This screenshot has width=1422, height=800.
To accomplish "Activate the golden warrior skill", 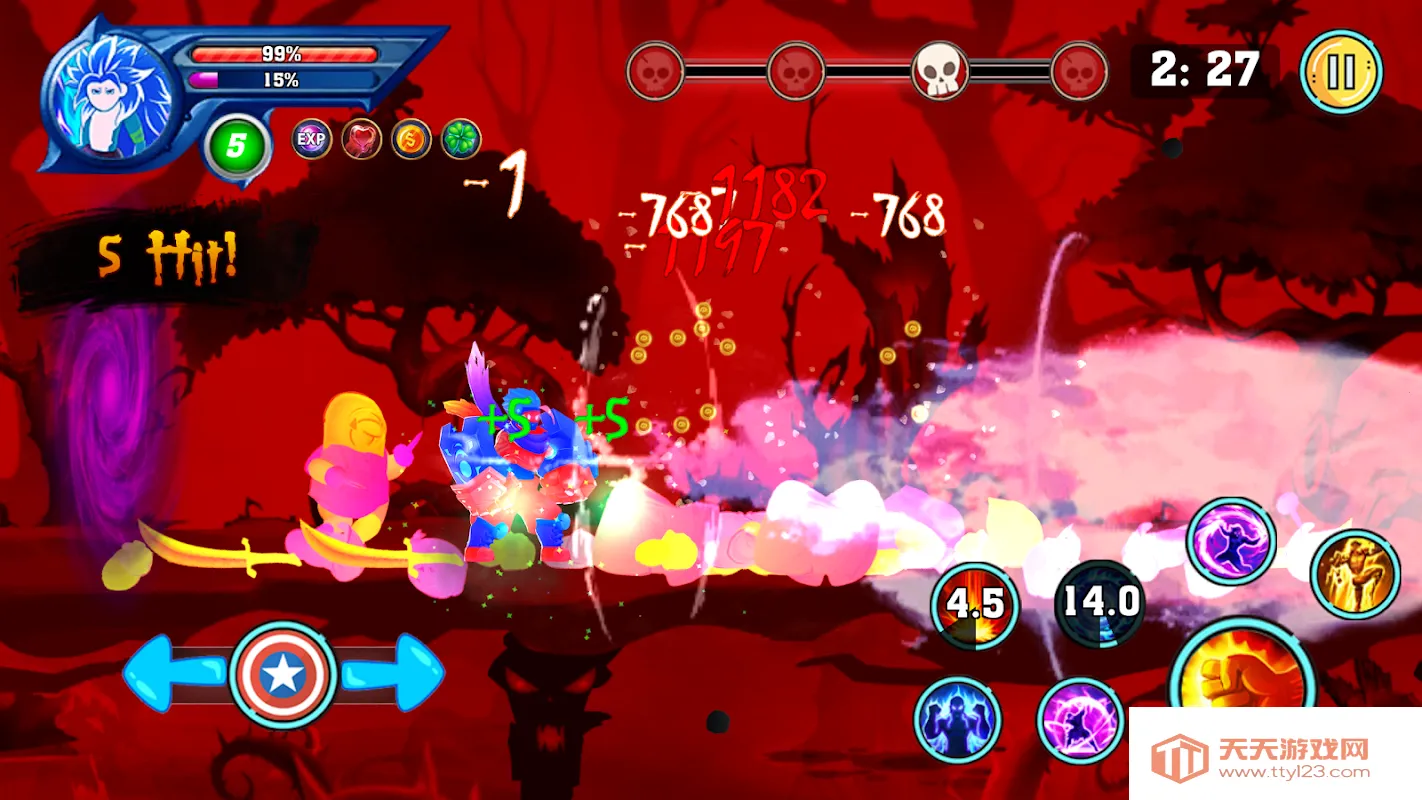I will click(1356, 573).
